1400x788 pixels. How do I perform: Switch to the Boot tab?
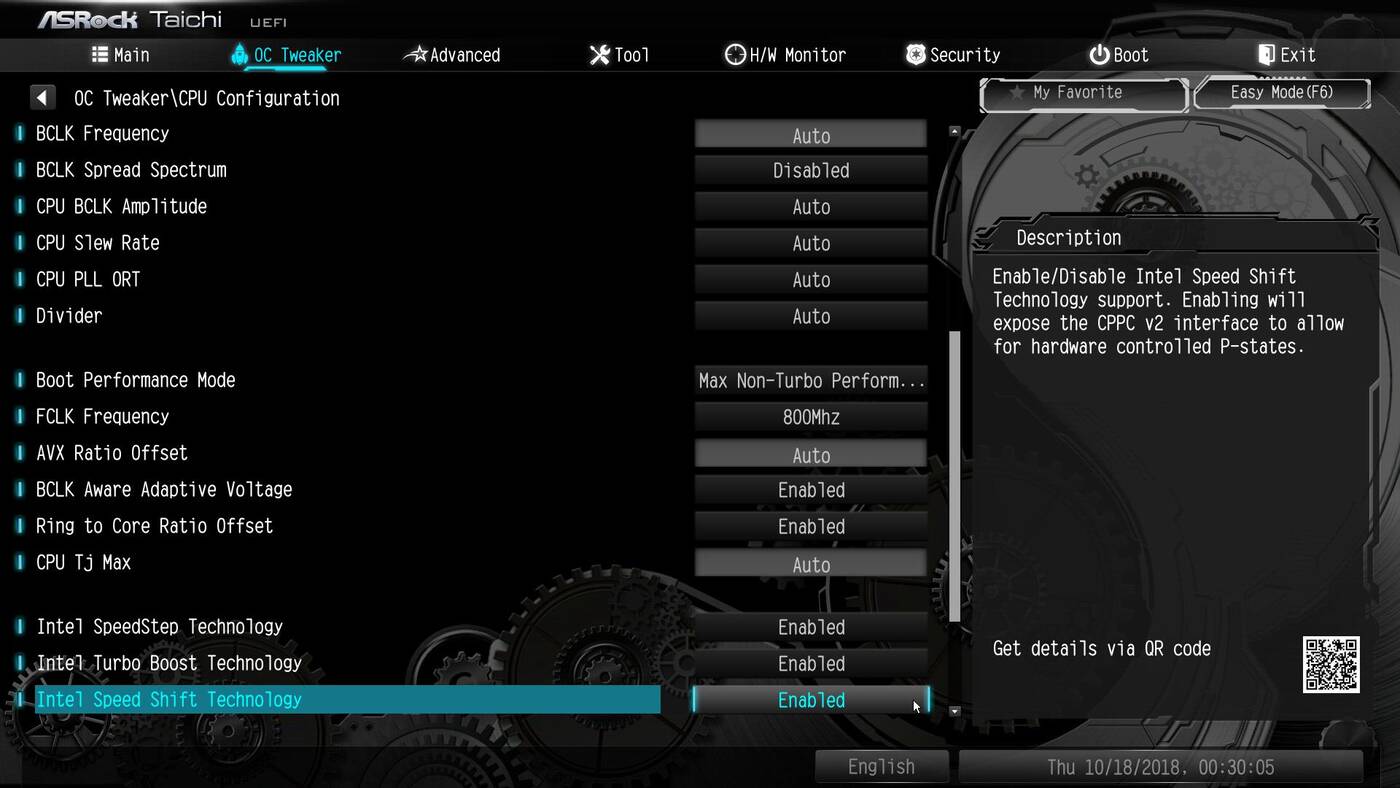[x=1119, y=55]
